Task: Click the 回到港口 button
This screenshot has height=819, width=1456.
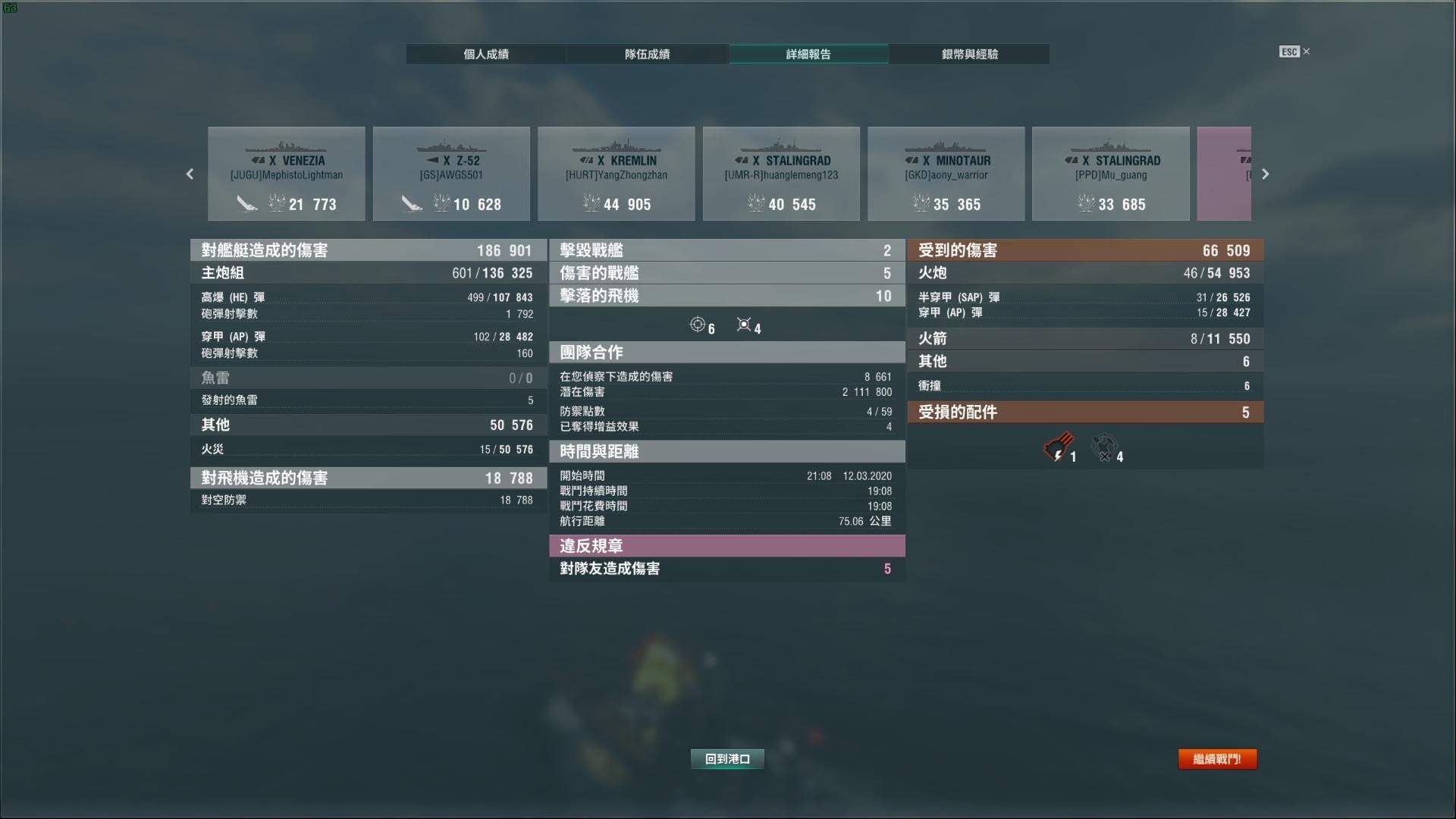Action: click(x=726, y=758)
